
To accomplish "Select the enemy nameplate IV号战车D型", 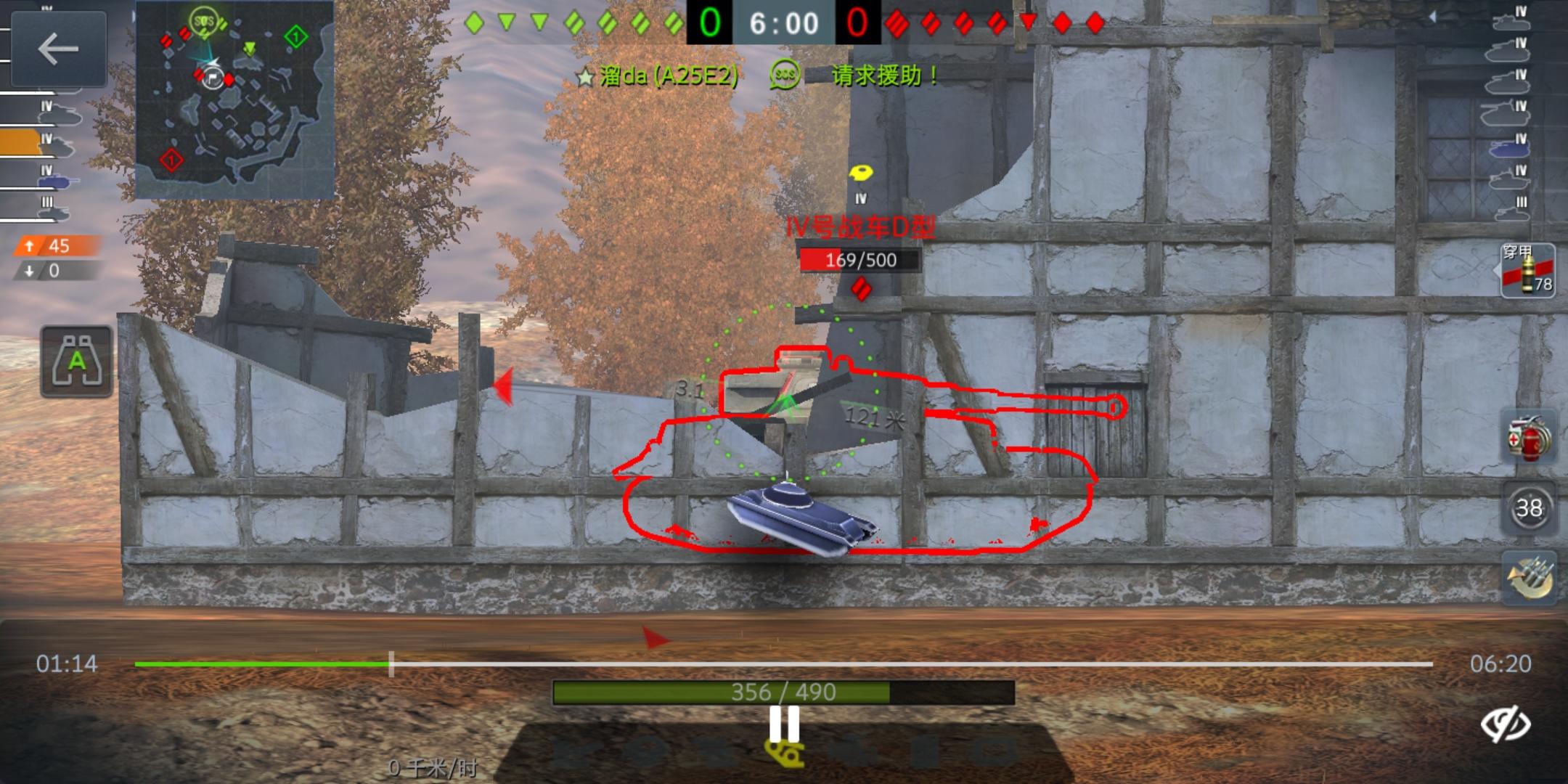I will coord(860,226).
